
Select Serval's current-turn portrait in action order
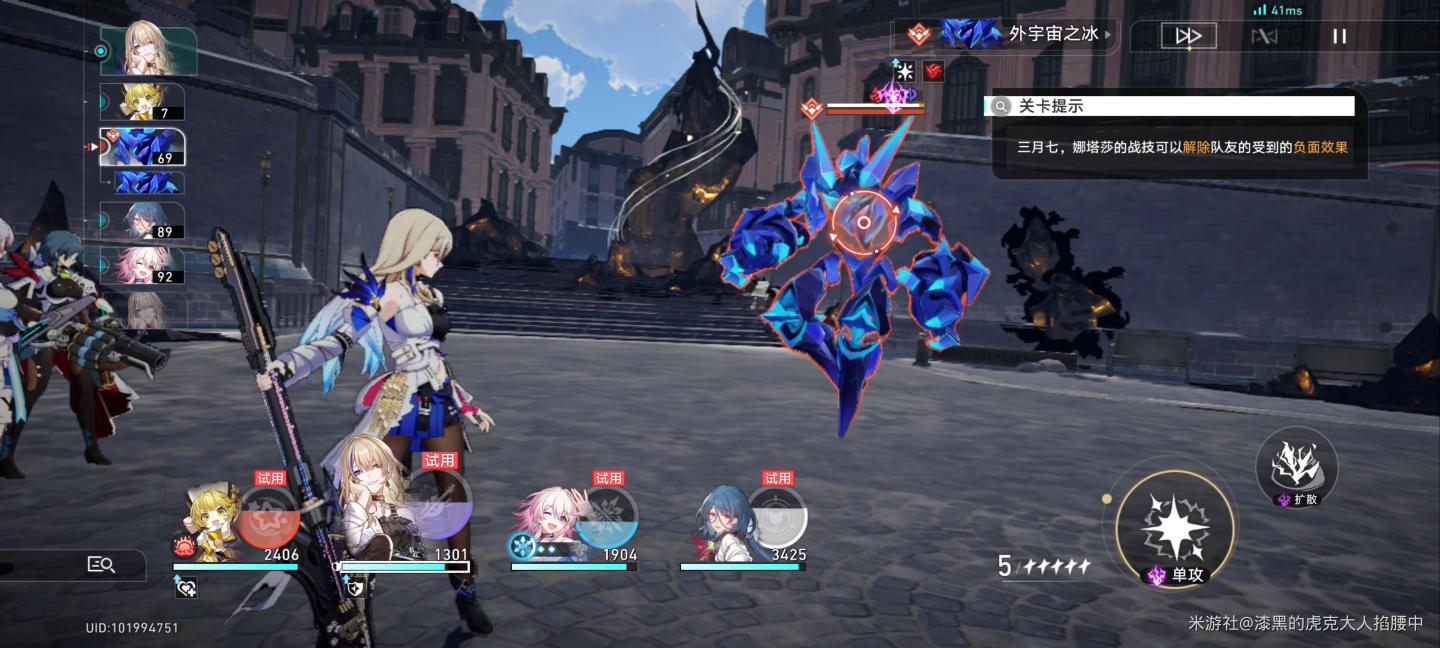(162, 51)
